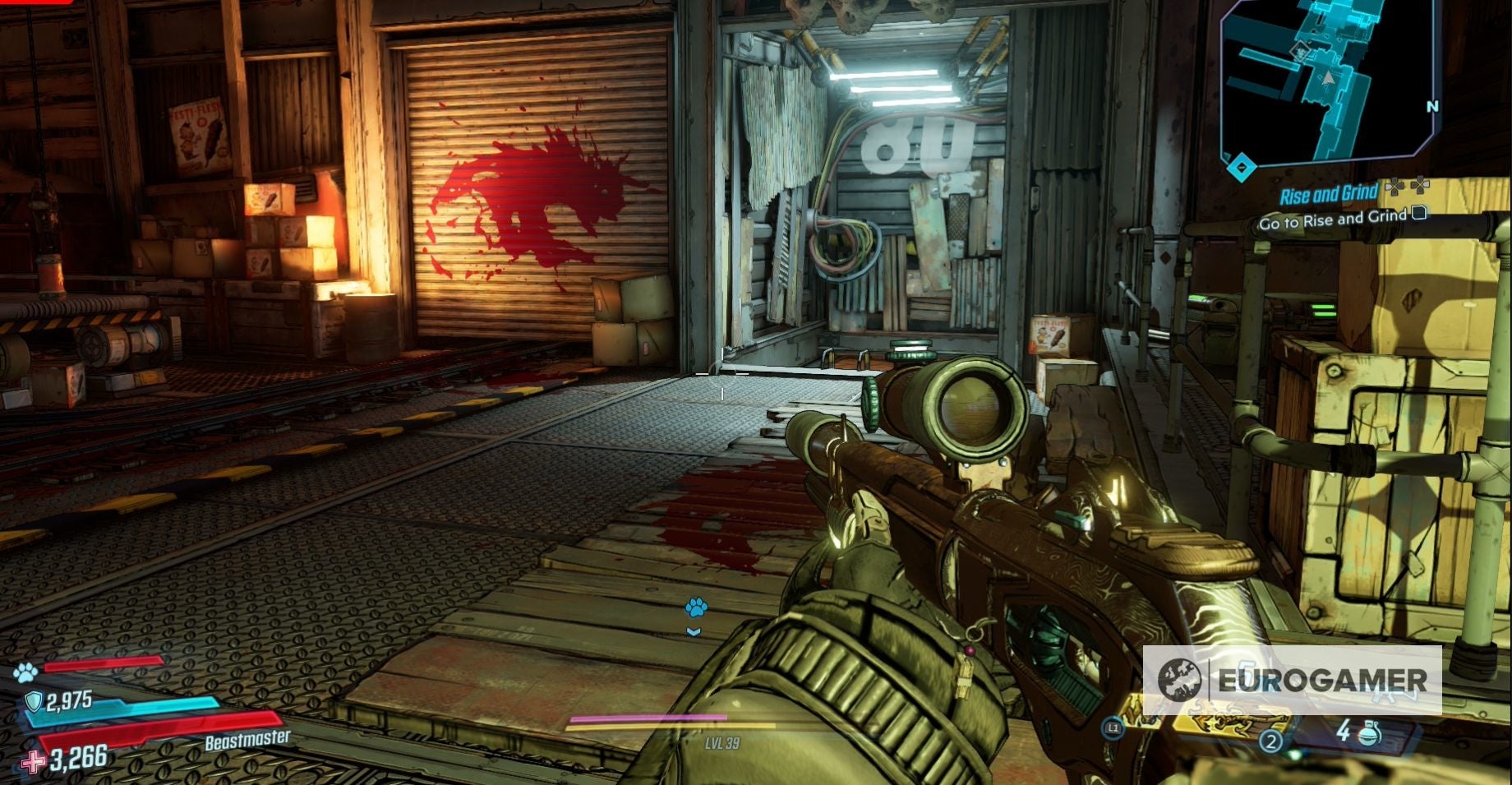Click the shield icon next to 2,975
Viewport: 1512px width, 785px height.
[34, 702]
